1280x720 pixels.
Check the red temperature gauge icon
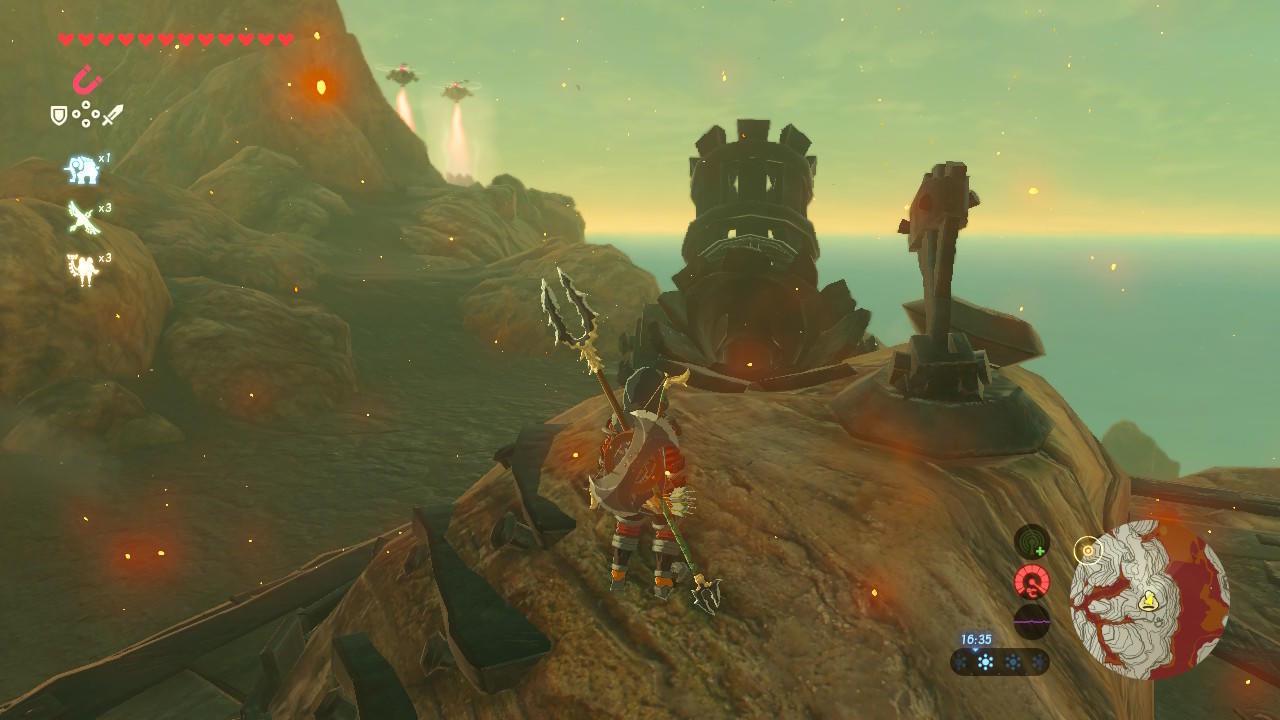(1032, 582)
